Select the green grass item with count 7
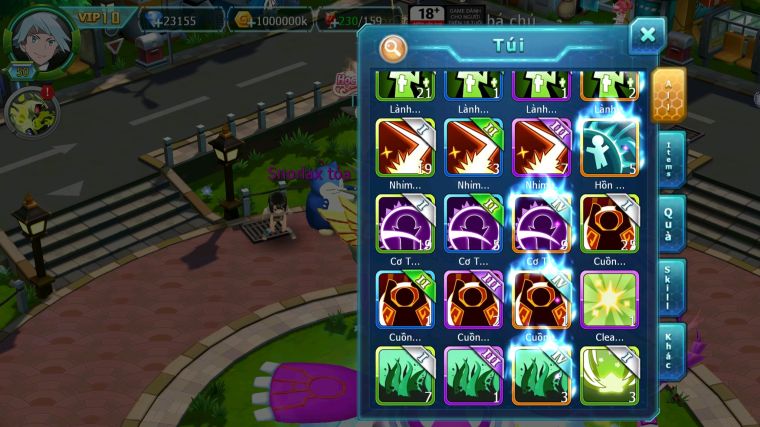The height and width of the screenshot is (427, 760). coord(405,375)
